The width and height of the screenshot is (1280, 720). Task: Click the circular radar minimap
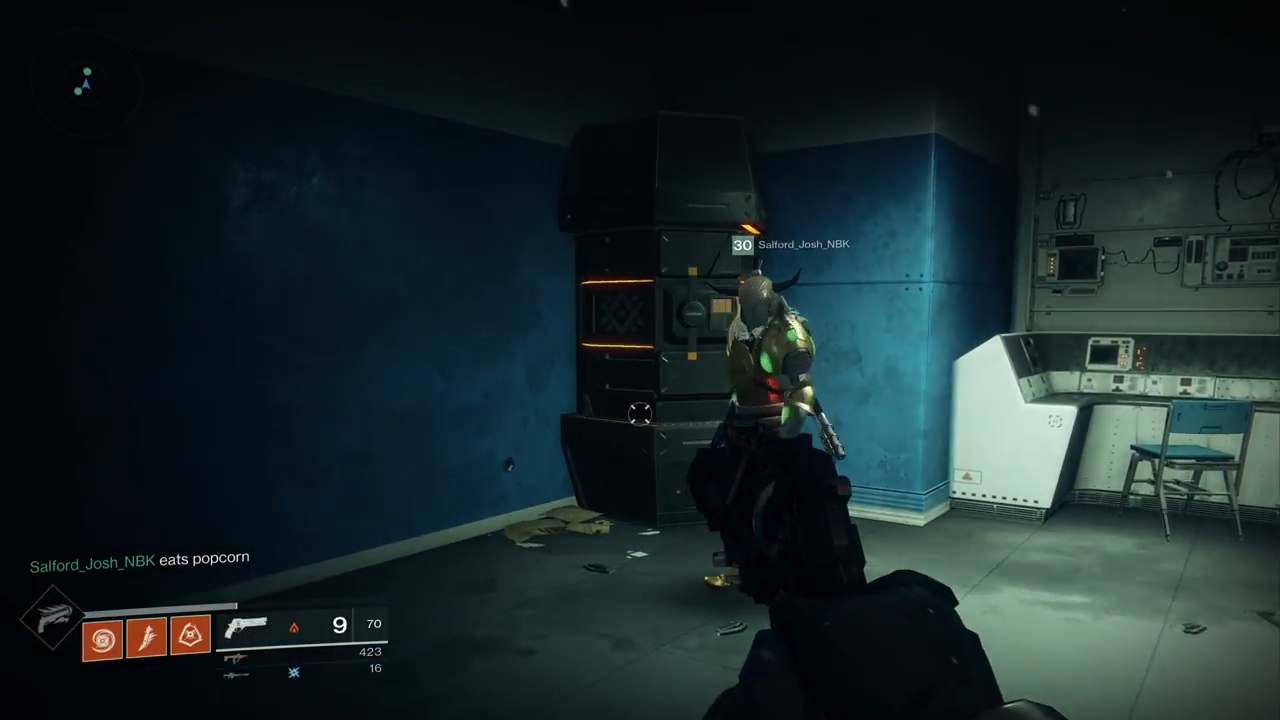click(x=85, y=84)
